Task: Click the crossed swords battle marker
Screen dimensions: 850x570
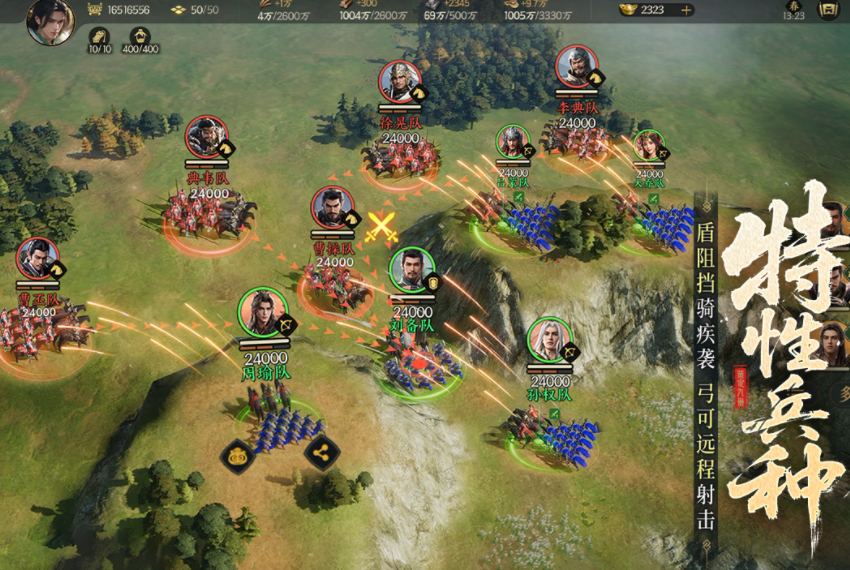Action: click(x=380, y=227)
